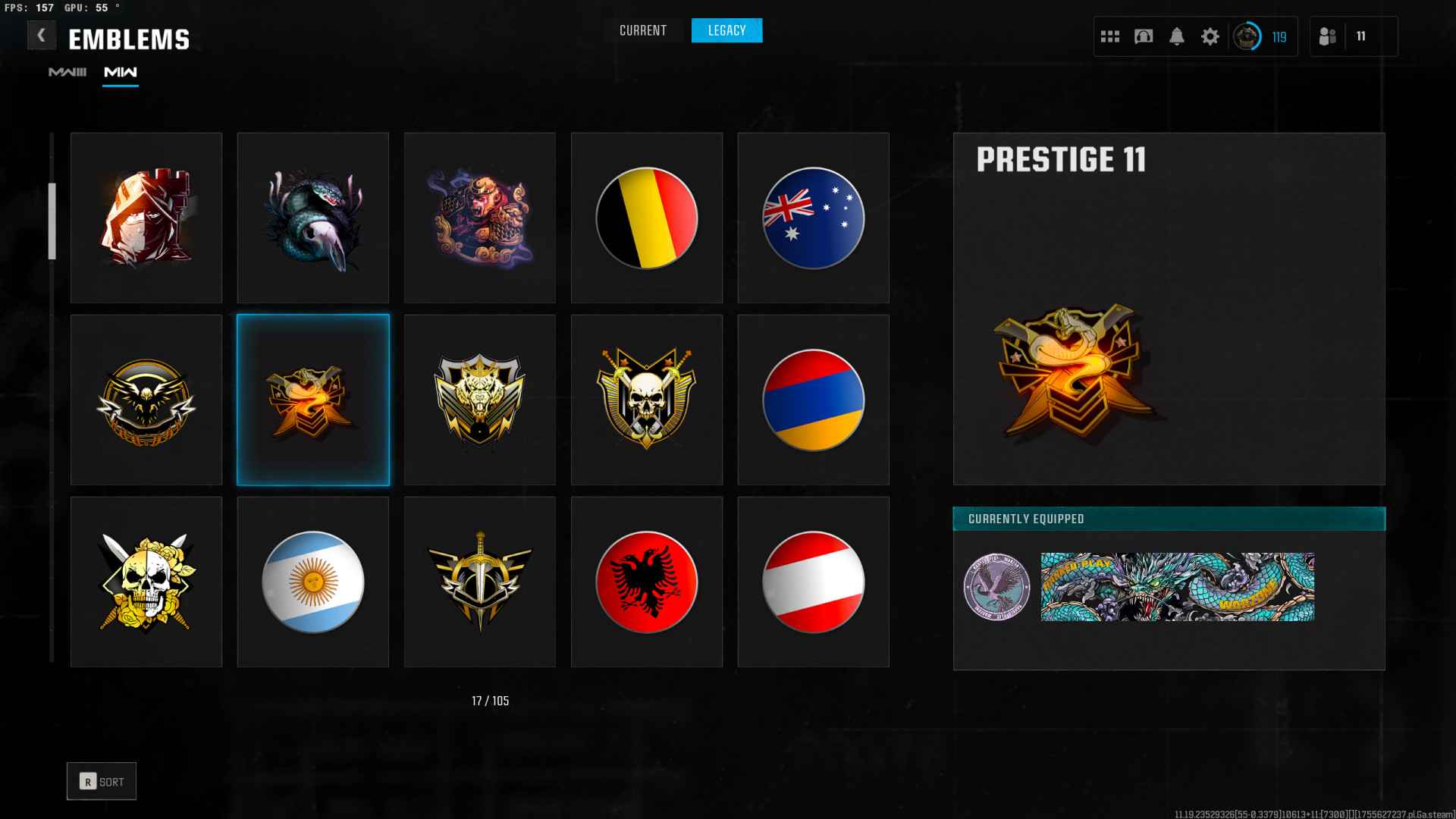Choose the Albania flag emblem
1456x819 pixels.
(646, 582)
